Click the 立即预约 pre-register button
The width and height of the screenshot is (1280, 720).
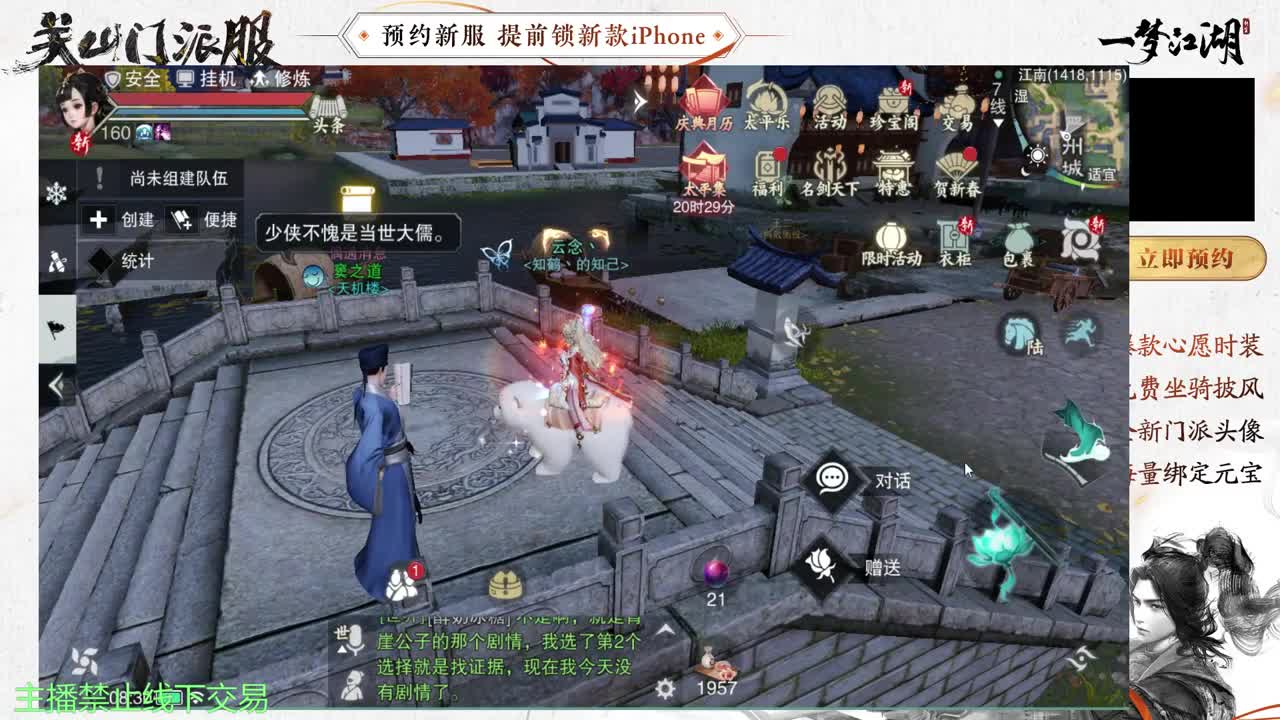tap(1196, 258)
